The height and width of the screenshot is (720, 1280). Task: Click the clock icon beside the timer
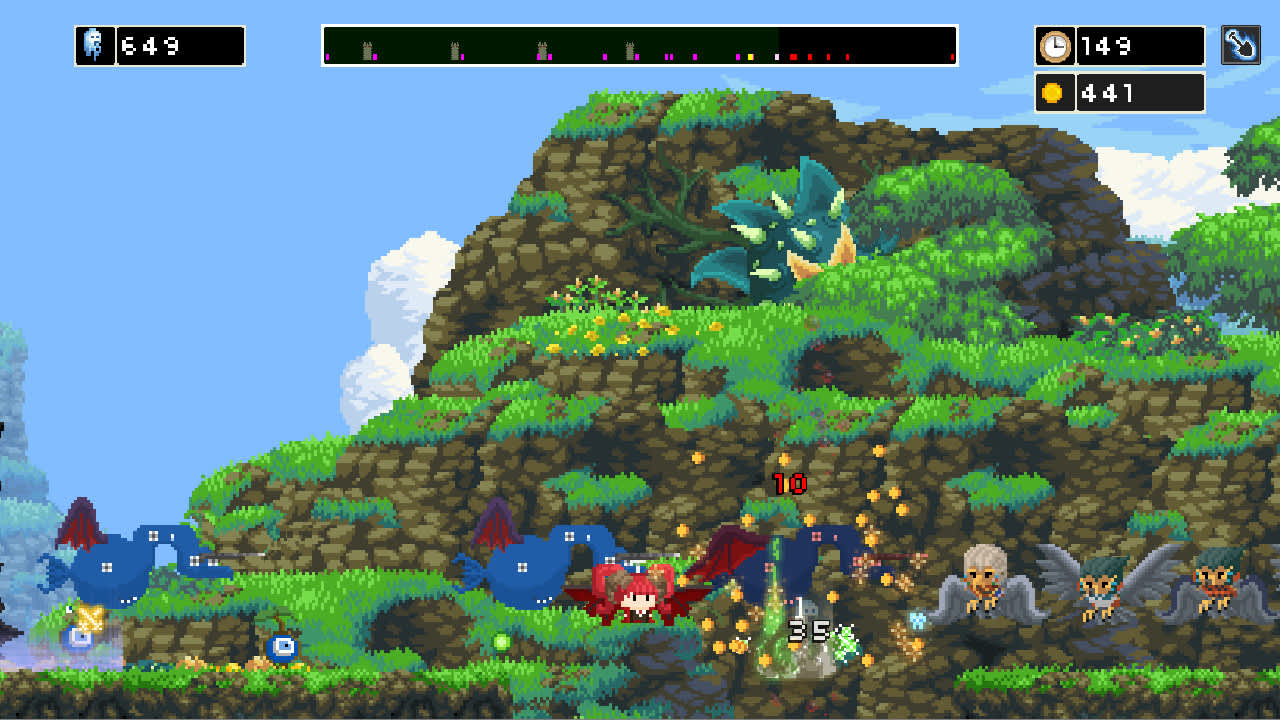coord(1056,45)
